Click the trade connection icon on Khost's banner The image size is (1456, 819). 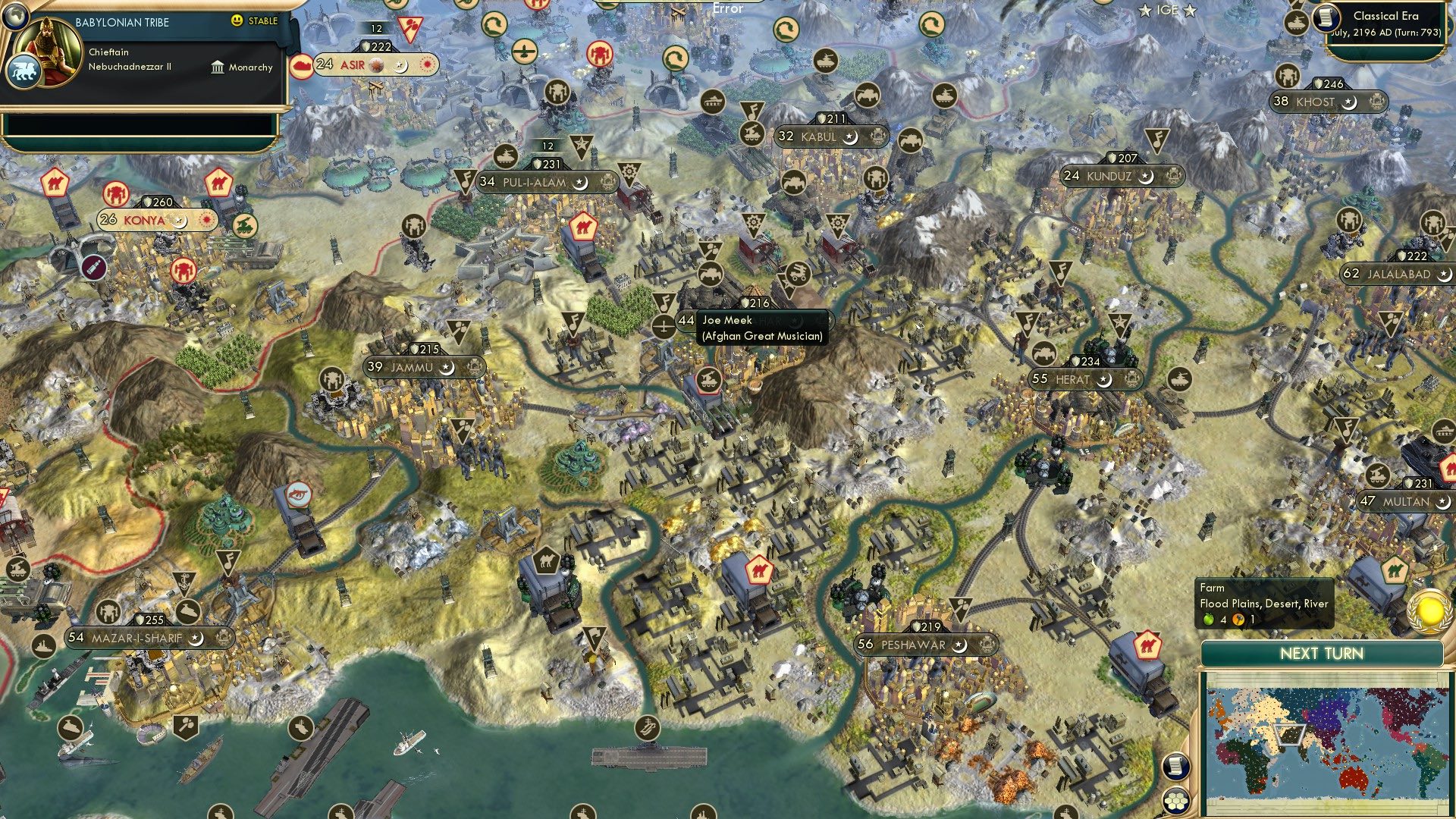(1376, 100)
